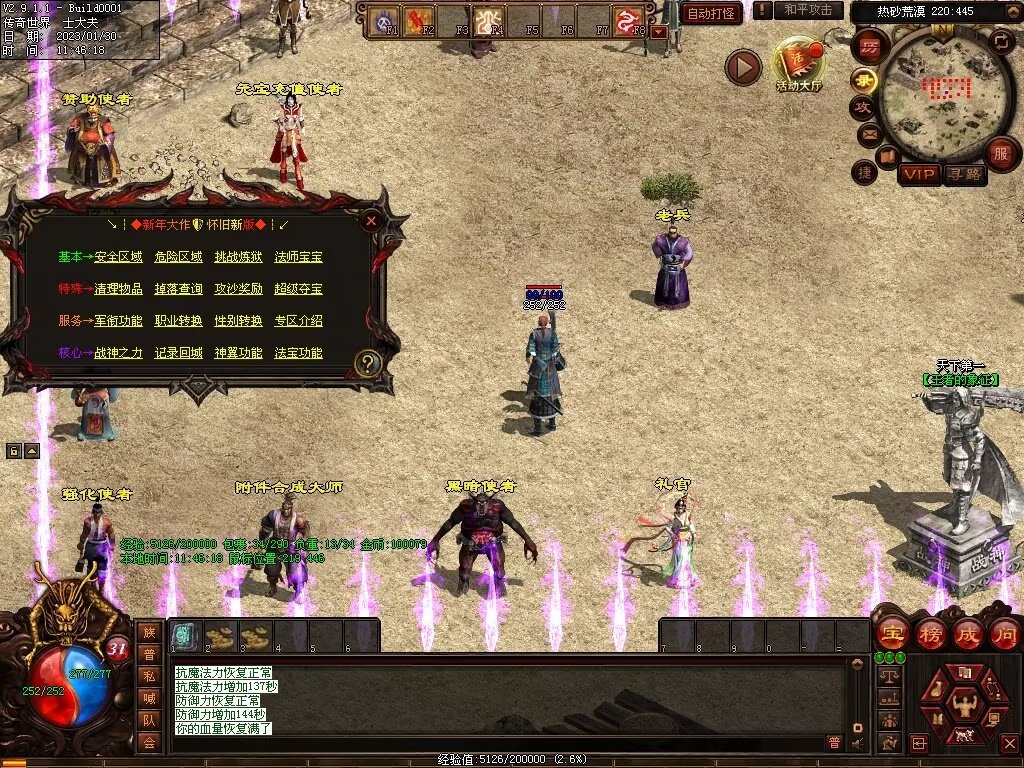Toggle 自动打怪 auto-fight button
Viewport: 1024px width, 768px height.
tap(712, 13)
